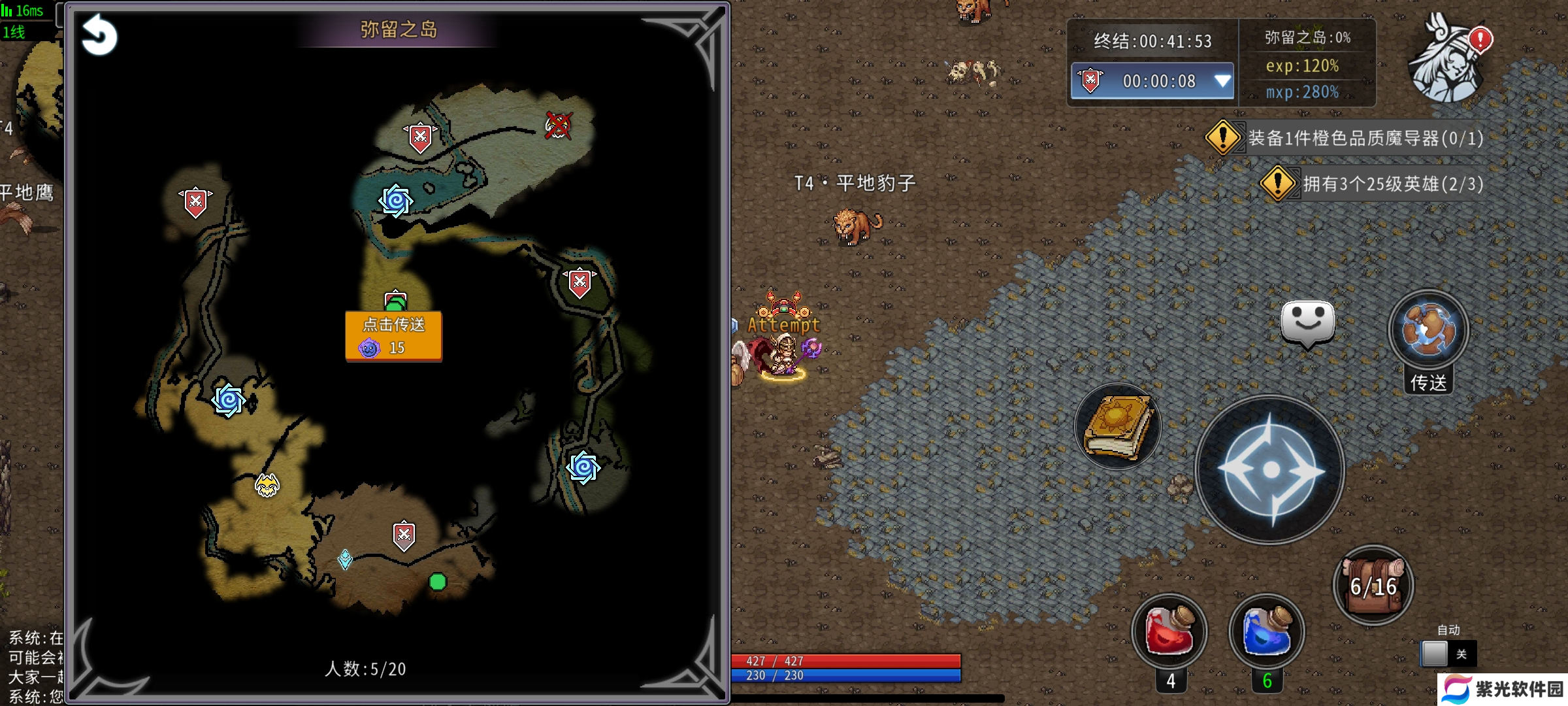The image size is (1568, 706).
Task: Activate the golden sun spellbook skill
Action: pyautogui.click(x=1118, y=427)
